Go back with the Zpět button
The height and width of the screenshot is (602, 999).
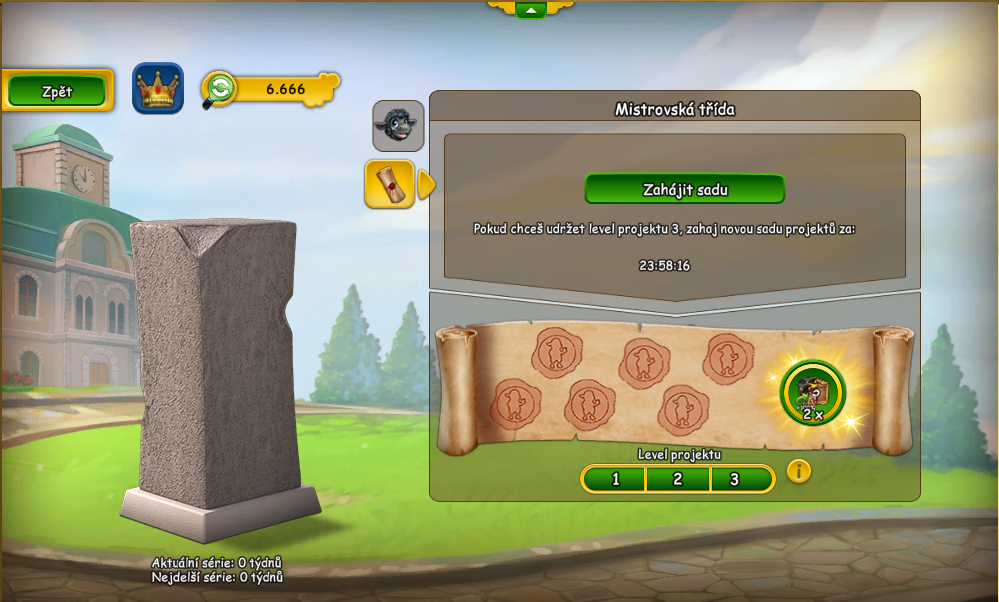click(57, 91)
